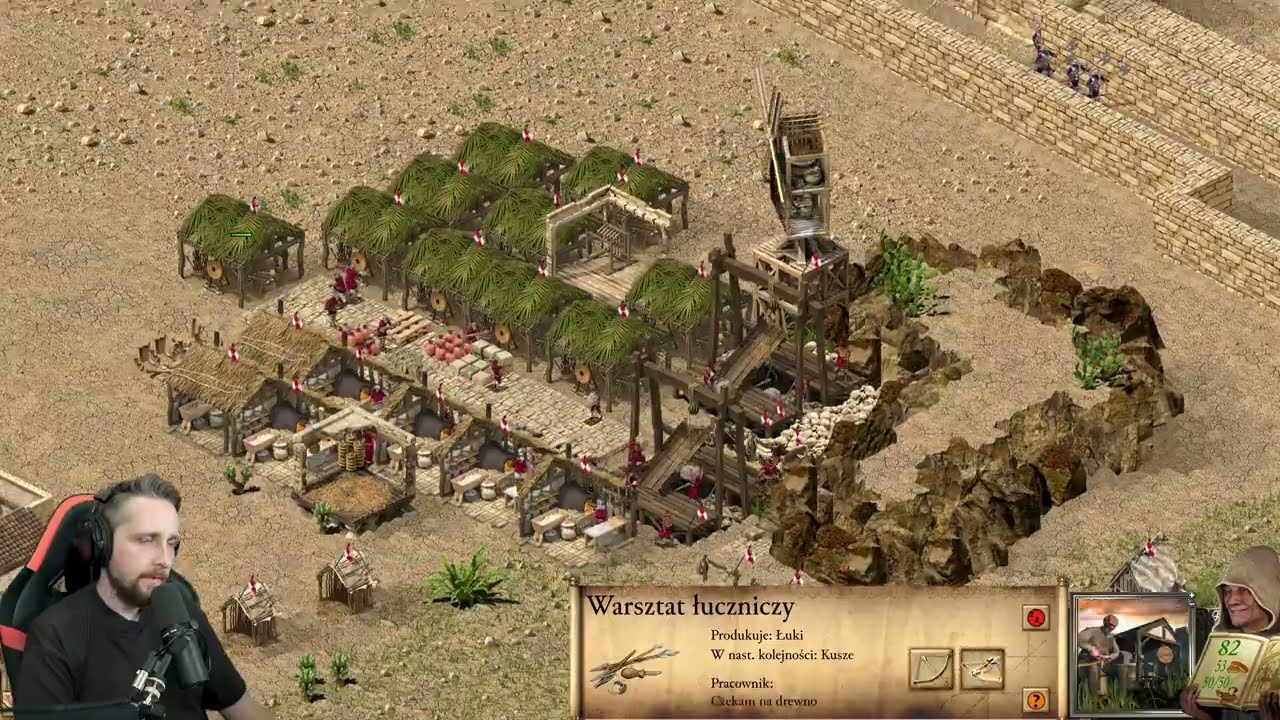Viewport: 1280px width, 720px height.
Task: Select crossbow production button
Action: (982, 668)
